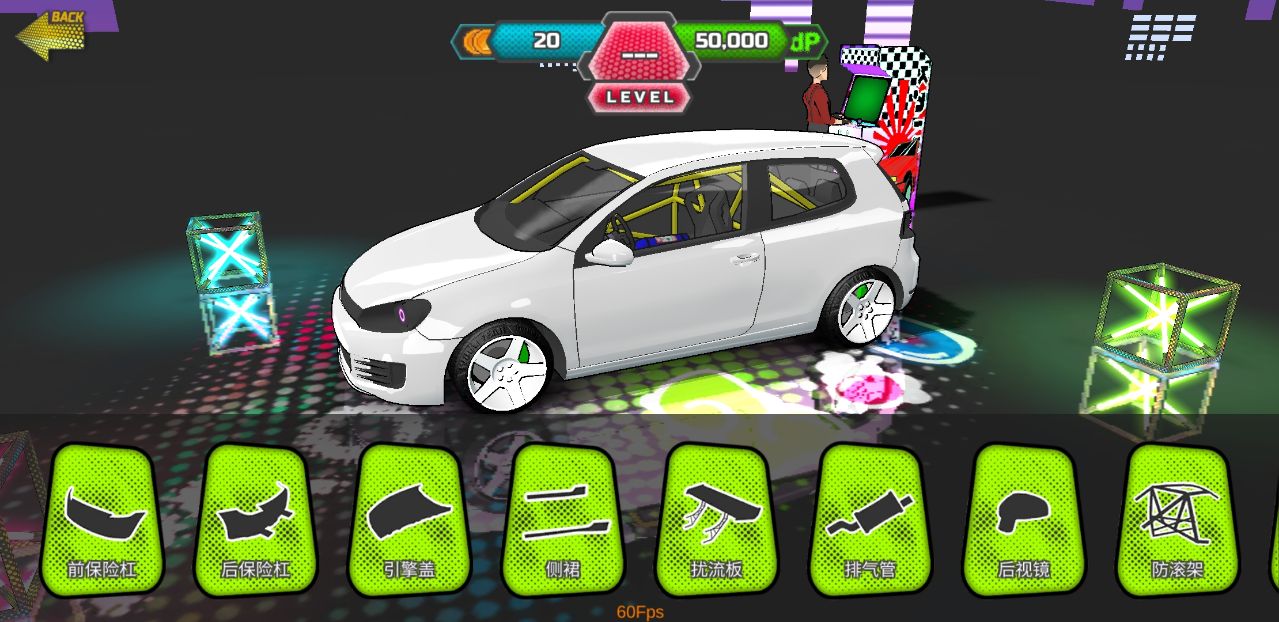Open the roll cage (防滚架) category
Screen dimensions: 1279x622
click(x=1177, y=520)
